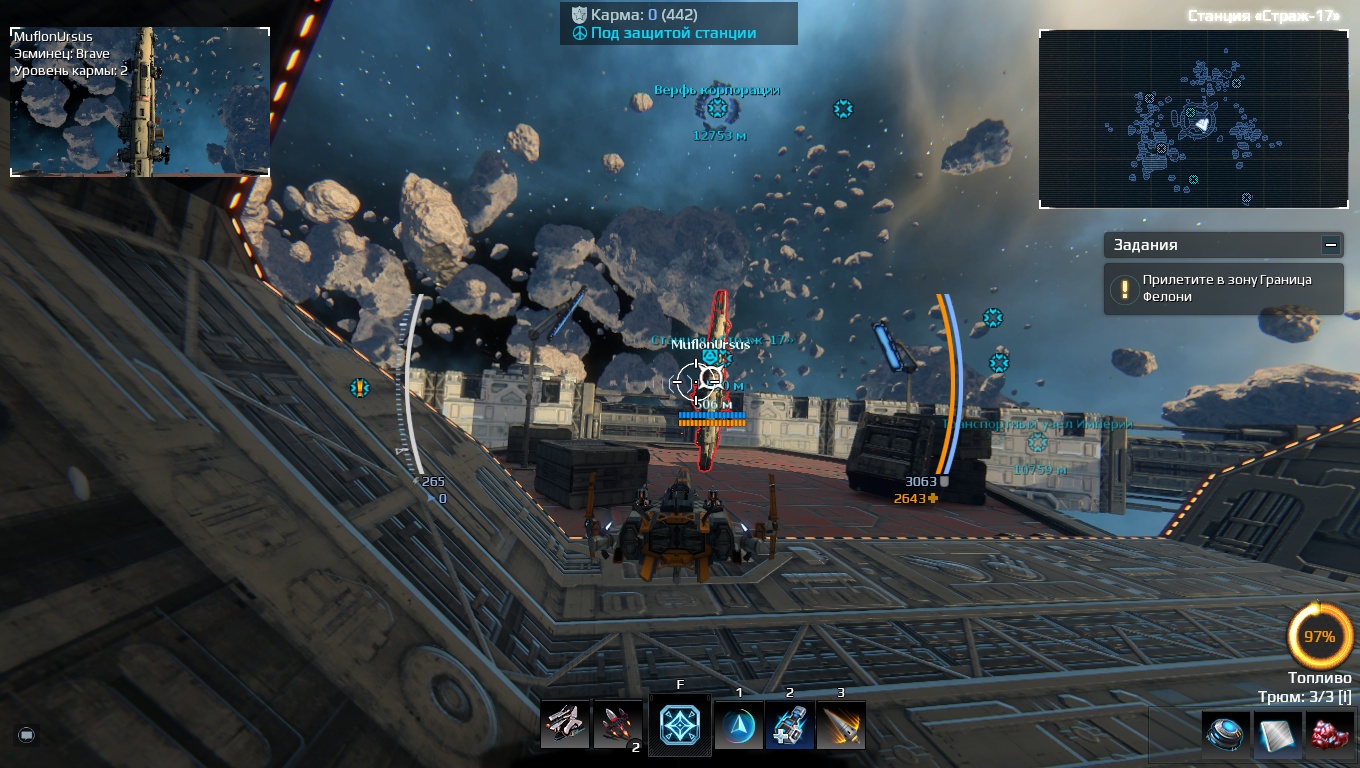Trigger the orange drill projectile module

click(841, 725)
